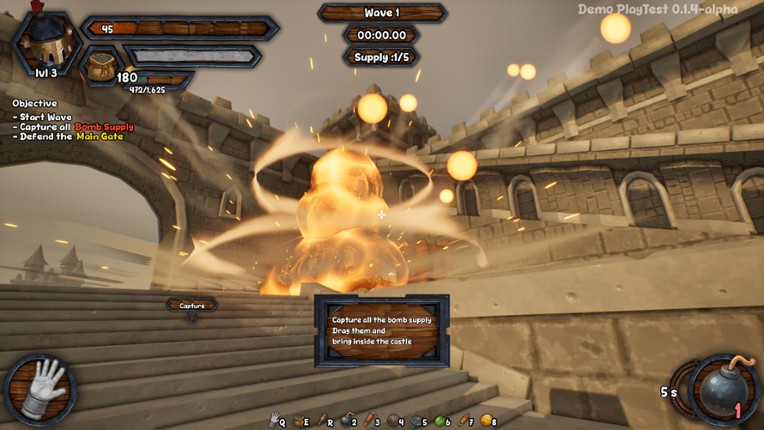
Task: Select the green round bomb hotbar slot
Action: coord(440,421)
